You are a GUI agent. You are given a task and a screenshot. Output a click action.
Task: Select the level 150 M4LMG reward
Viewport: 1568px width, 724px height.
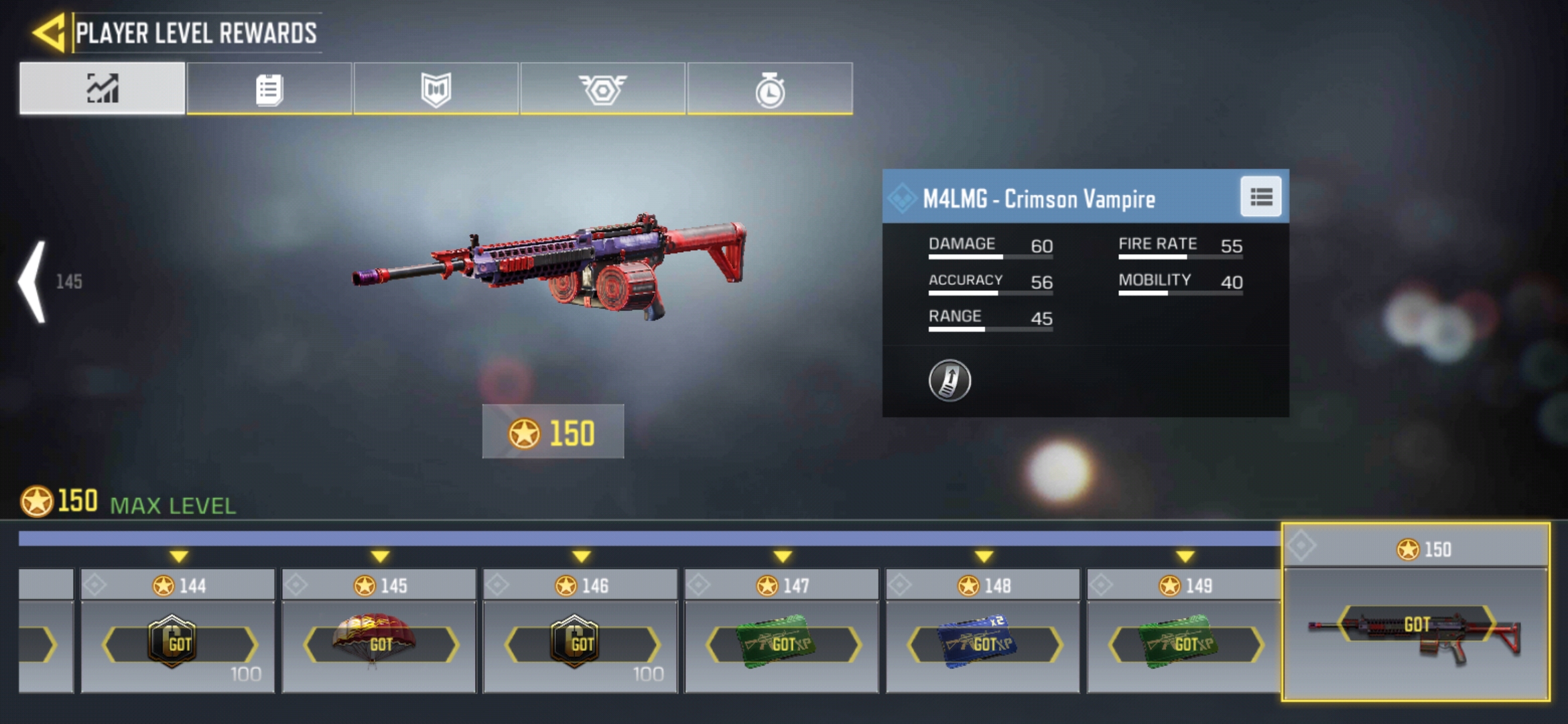(x=1415, y=630)
